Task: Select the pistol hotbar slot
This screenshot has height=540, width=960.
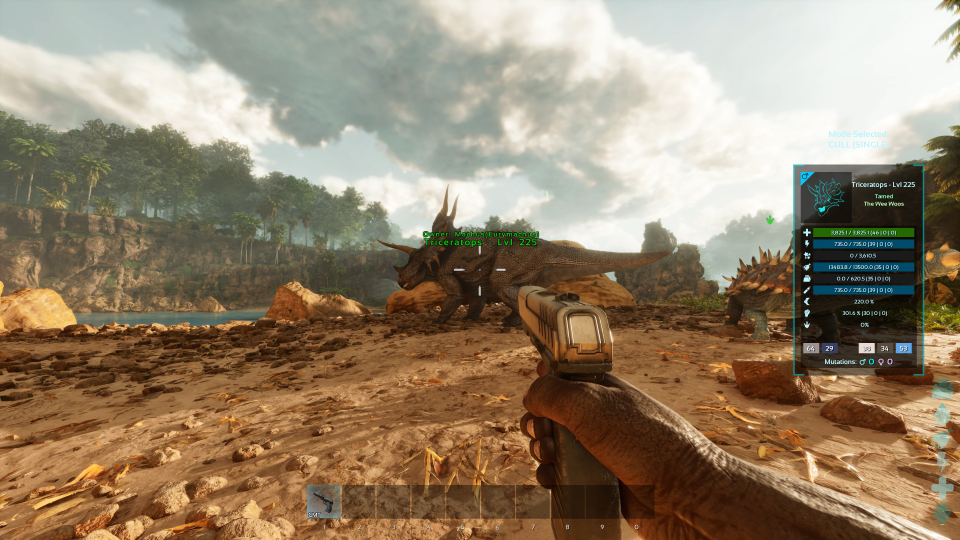Action: point(324,502)
